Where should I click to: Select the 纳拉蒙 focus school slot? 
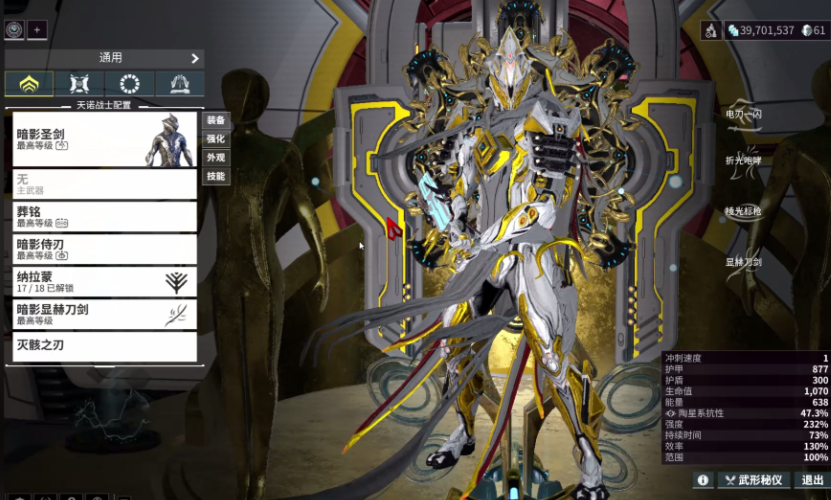tap(105, 281)
